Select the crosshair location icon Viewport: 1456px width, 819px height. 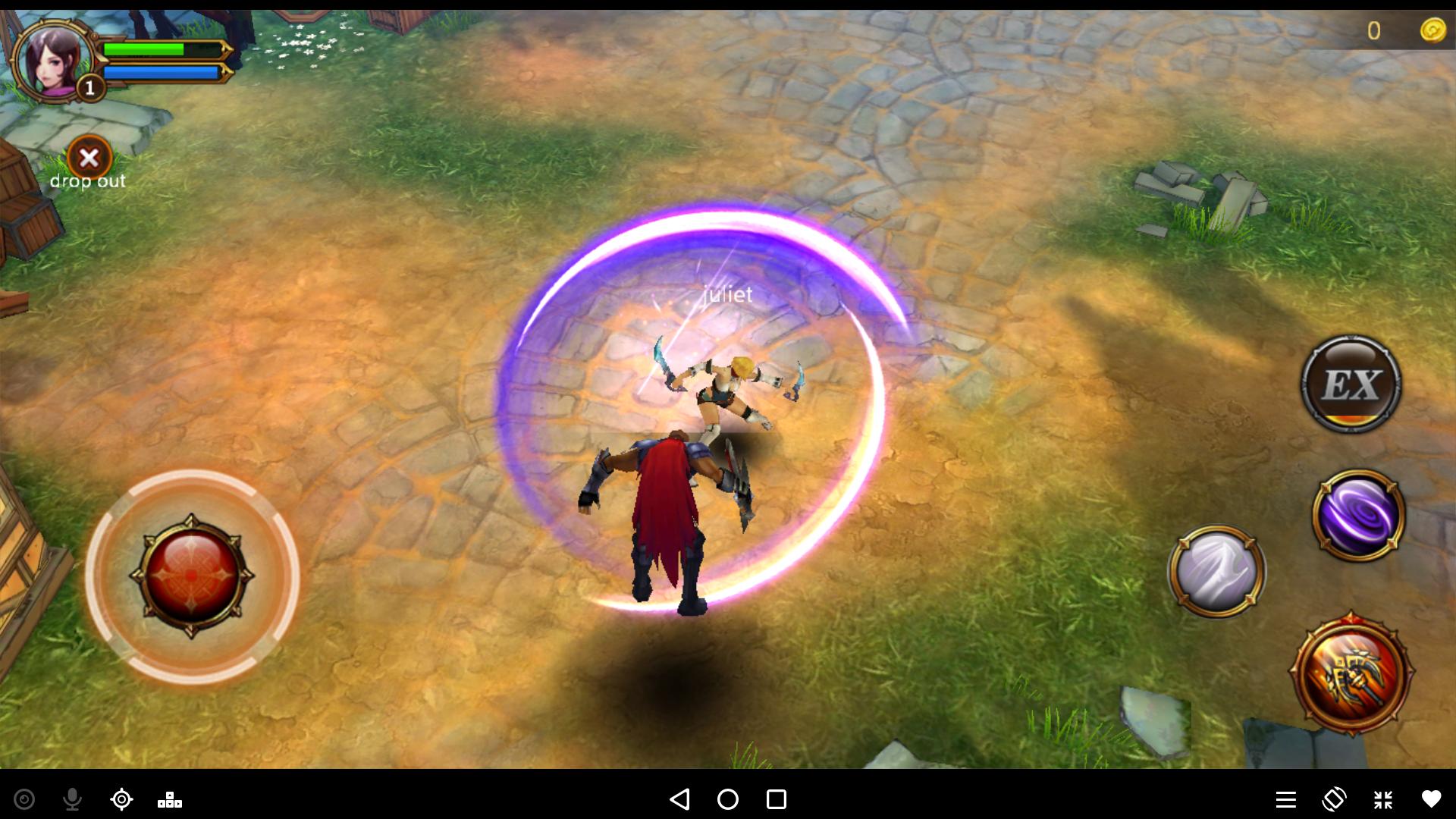click(x=121, y=799)
